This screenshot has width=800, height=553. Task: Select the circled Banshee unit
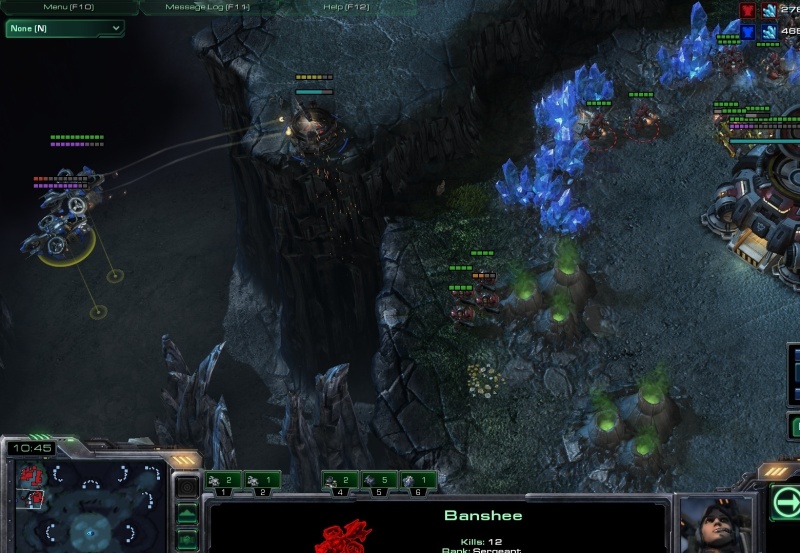pyautogui.click(x=67, y=230)
